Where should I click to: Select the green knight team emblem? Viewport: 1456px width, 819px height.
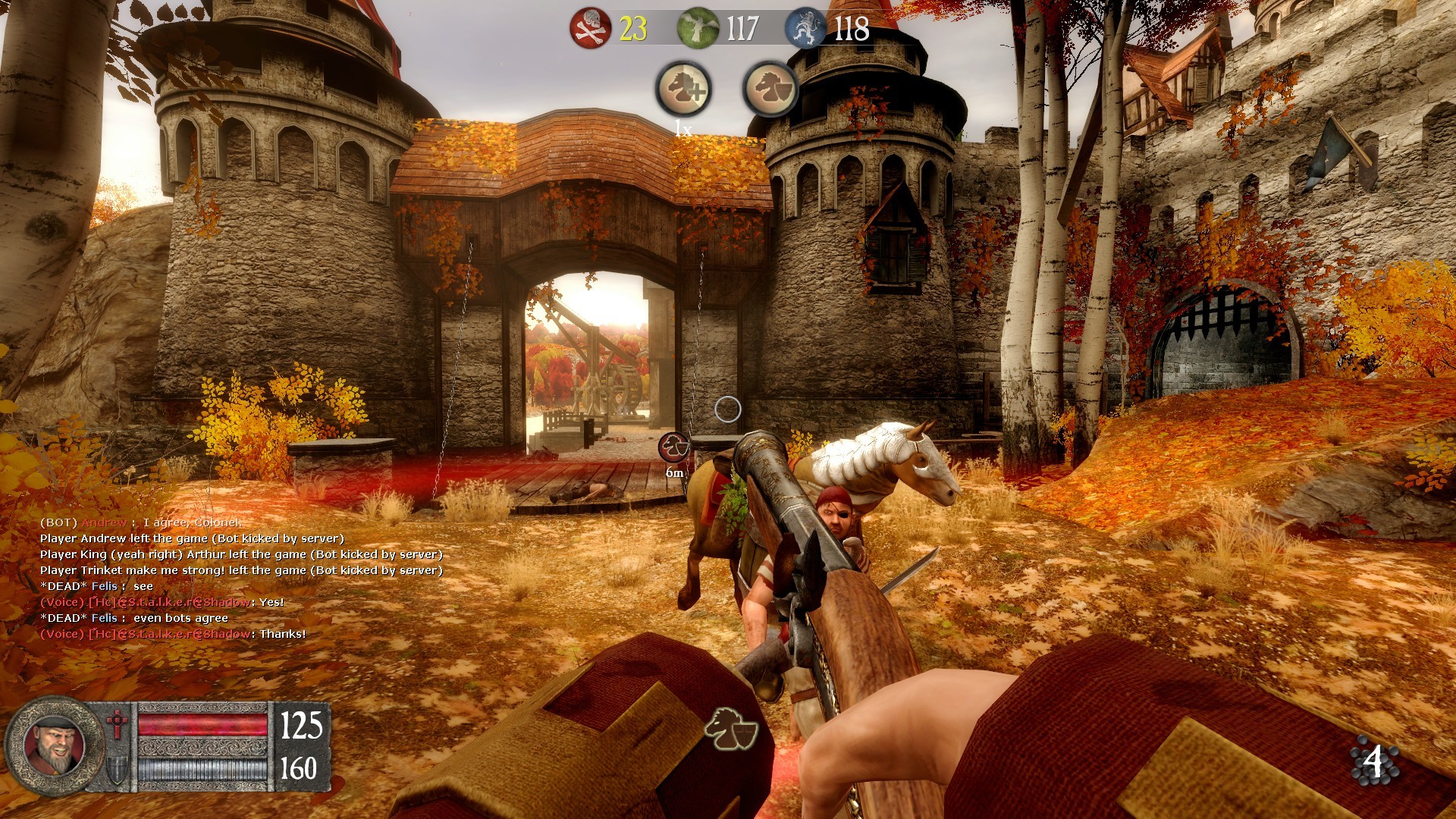click(x=698, y=29)
